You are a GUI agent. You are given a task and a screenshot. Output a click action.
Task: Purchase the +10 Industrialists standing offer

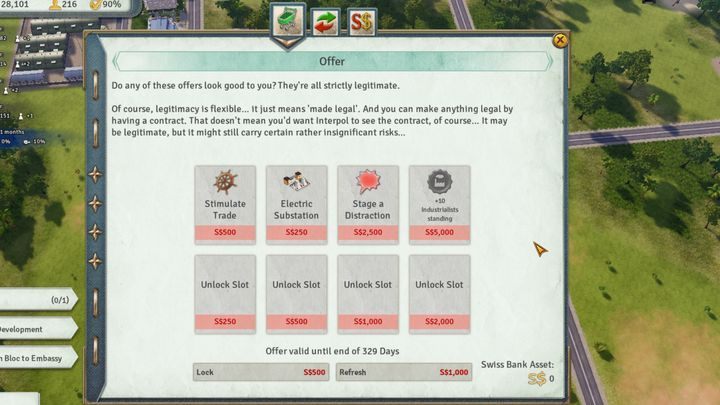(440, 205)
